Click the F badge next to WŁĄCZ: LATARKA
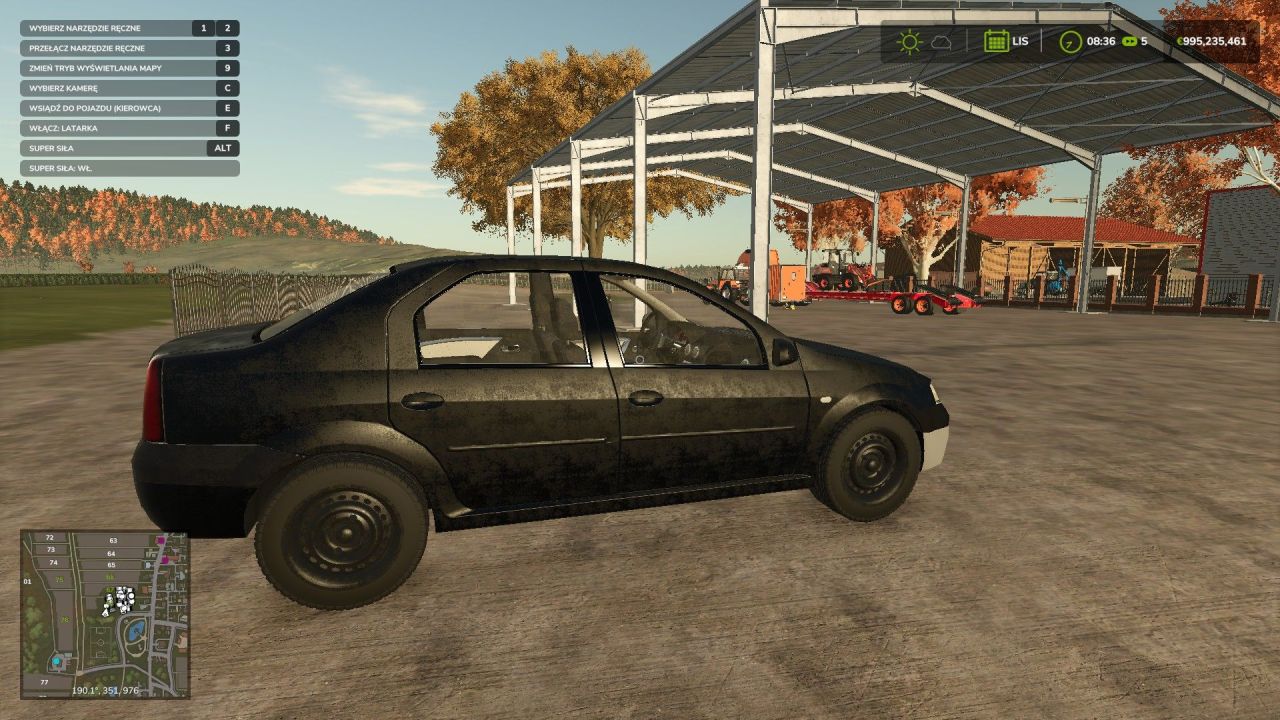Screen dimensions: 1280x720 click(228, 128)
